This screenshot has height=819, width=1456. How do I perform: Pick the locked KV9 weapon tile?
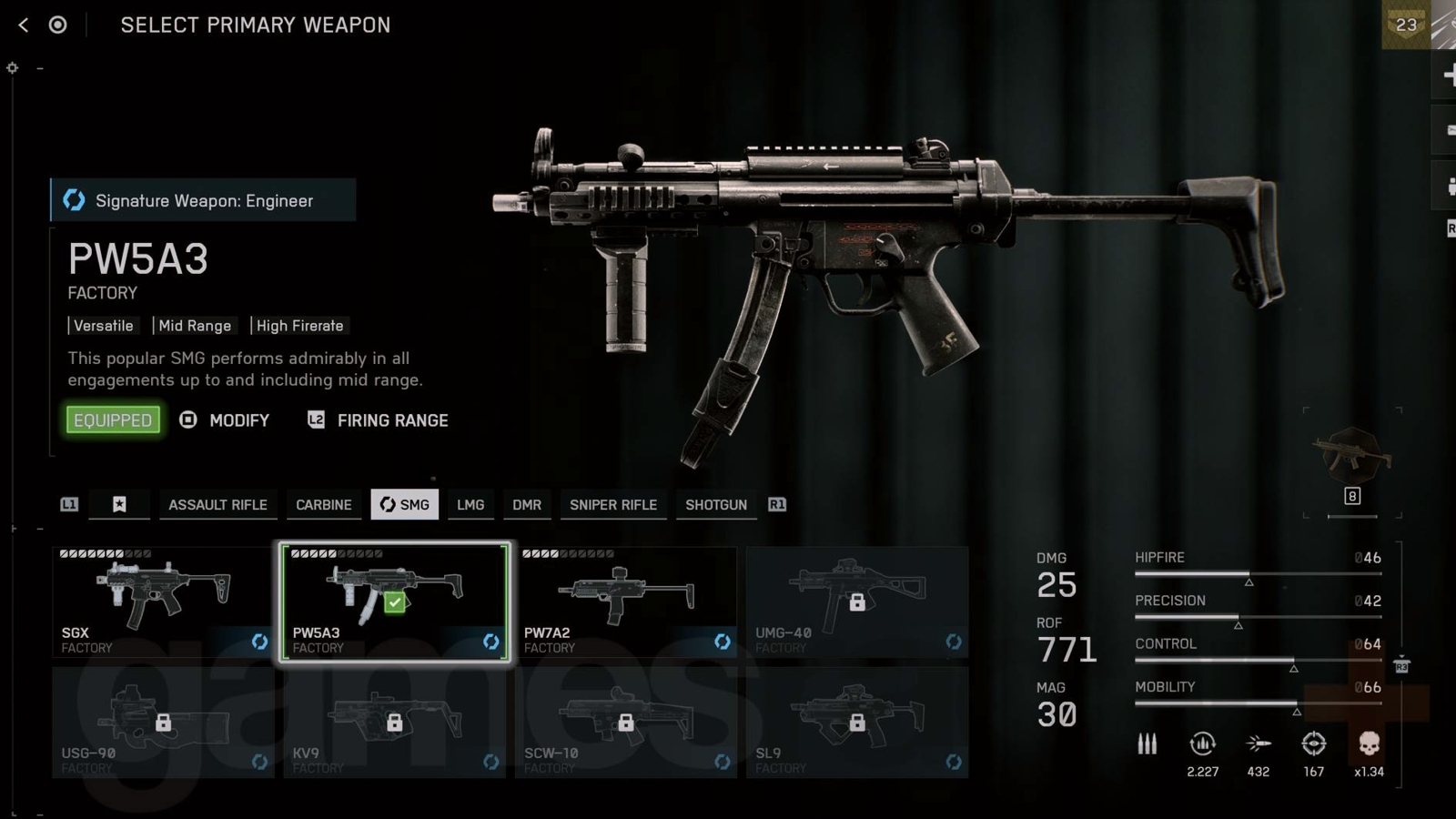click(x=394, y=723)
